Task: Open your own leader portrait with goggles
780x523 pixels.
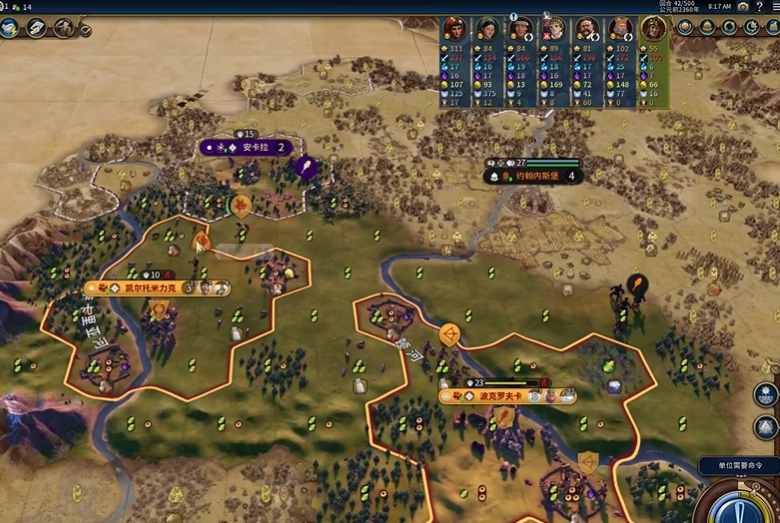Action: pyautogui.click(x=653, y=29)
